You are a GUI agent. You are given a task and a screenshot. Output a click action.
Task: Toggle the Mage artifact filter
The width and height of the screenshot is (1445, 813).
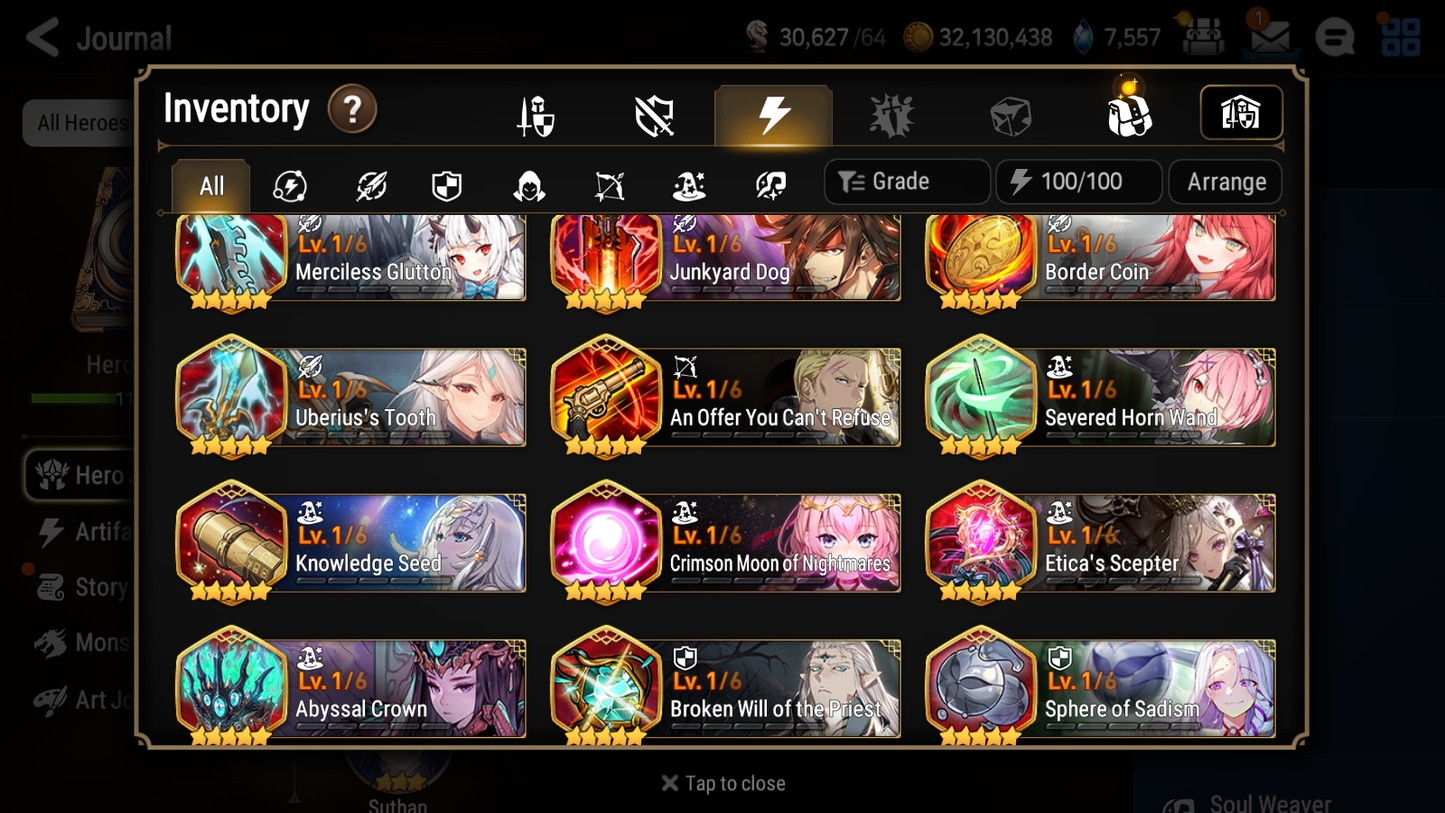click(x=689, y=182)
